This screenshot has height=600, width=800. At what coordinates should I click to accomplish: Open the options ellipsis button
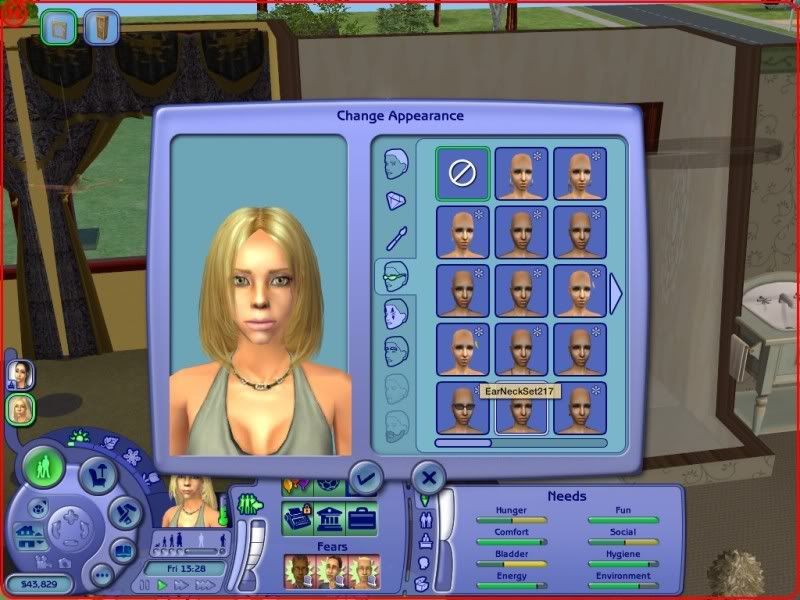click(x=101, y=575)
